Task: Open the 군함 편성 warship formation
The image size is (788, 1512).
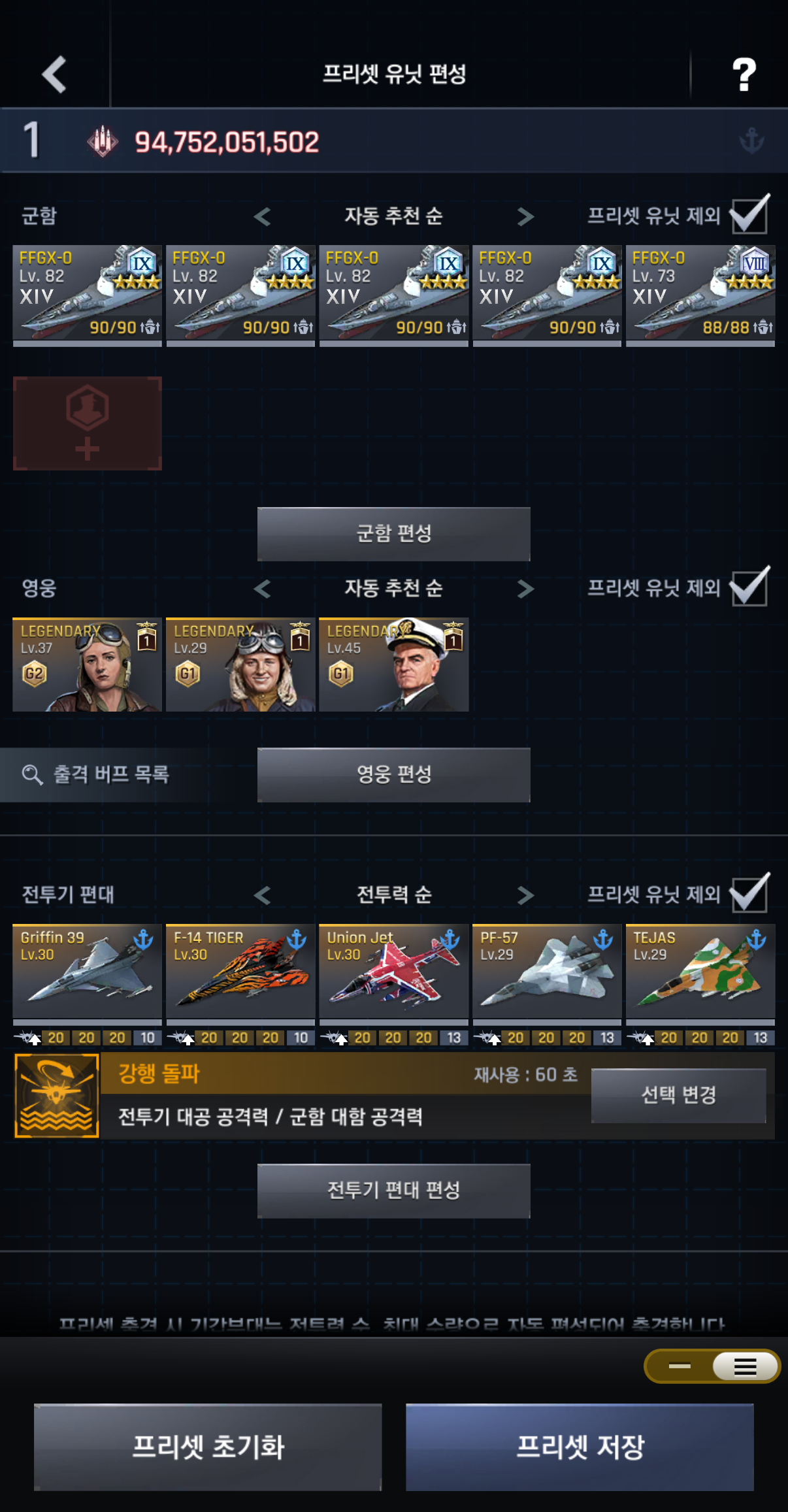Action: pos(393,534)
